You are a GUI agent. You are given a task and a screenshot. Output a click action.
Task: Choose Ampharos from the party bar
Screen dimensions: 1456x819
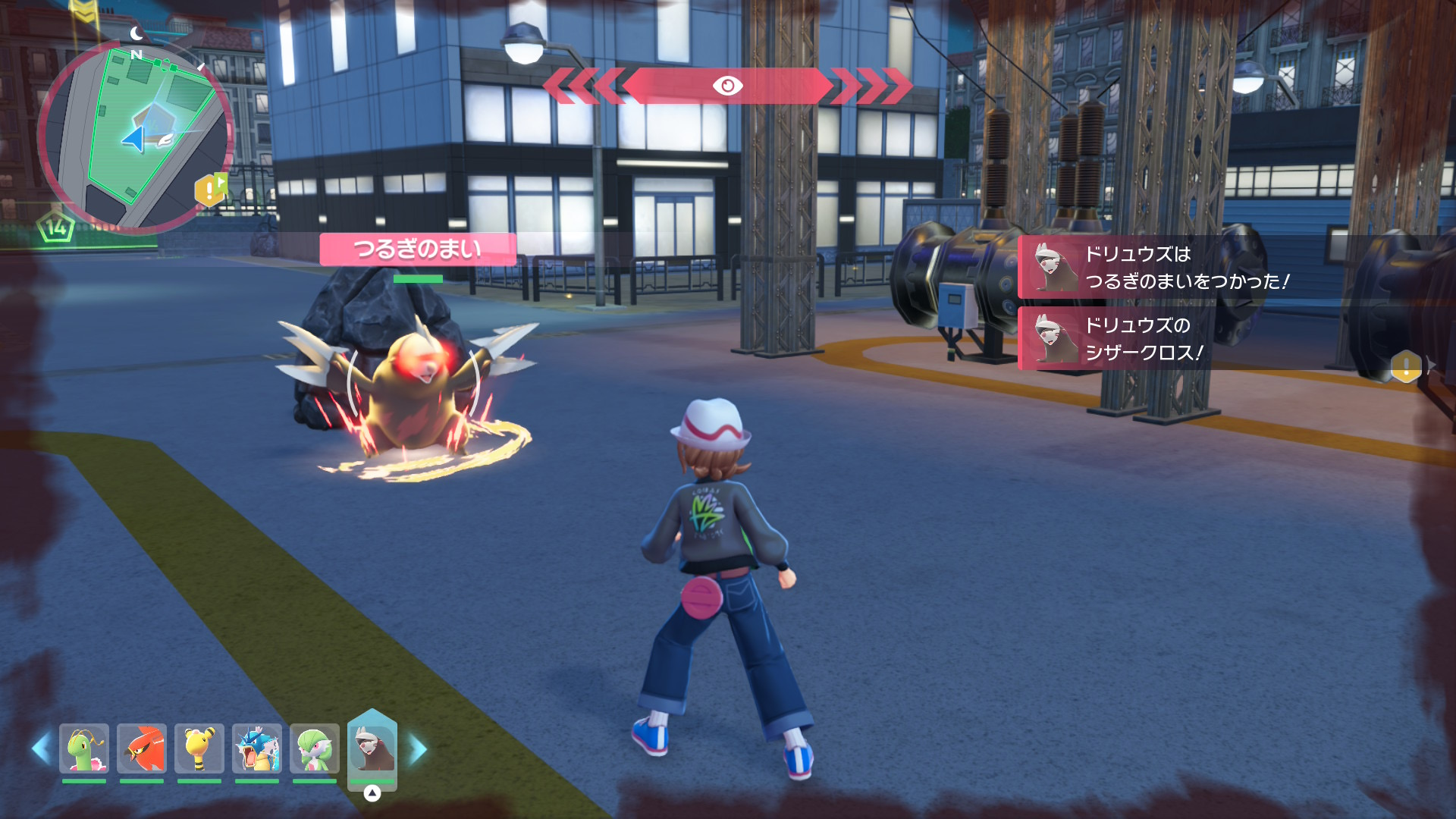(199, 748)
